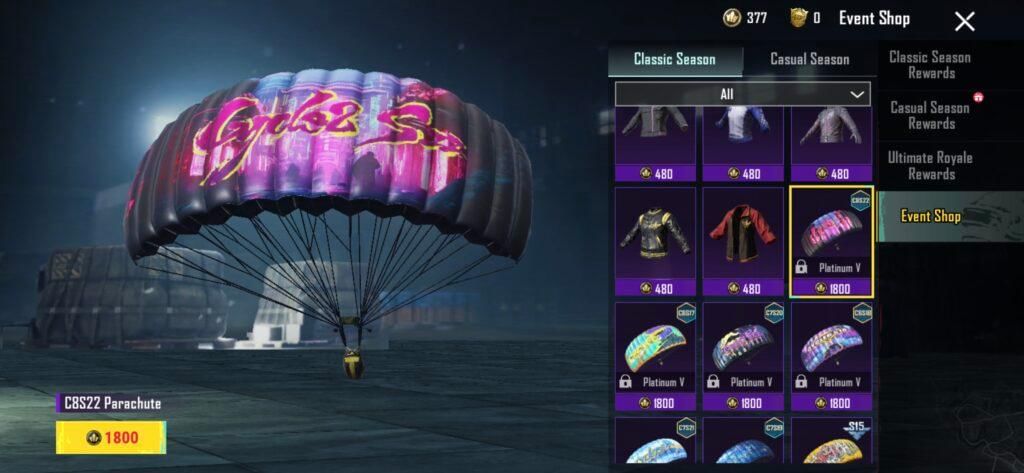
Task: Pick the C7S21 parachute tile
Action: [655, 441]
